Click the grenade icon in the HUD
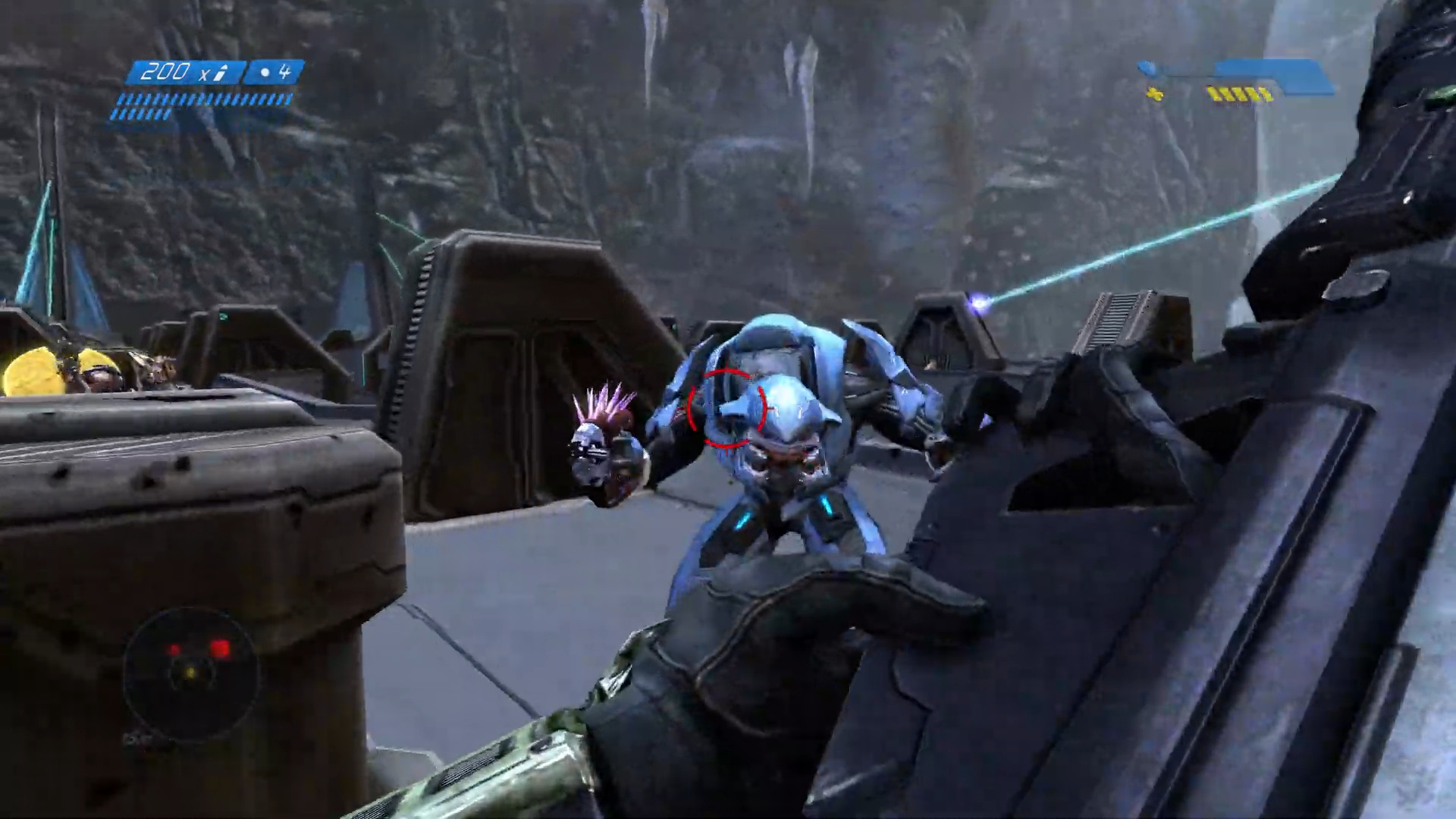The height and width of the screenshot is (819, 1456). tap(265, 71)
